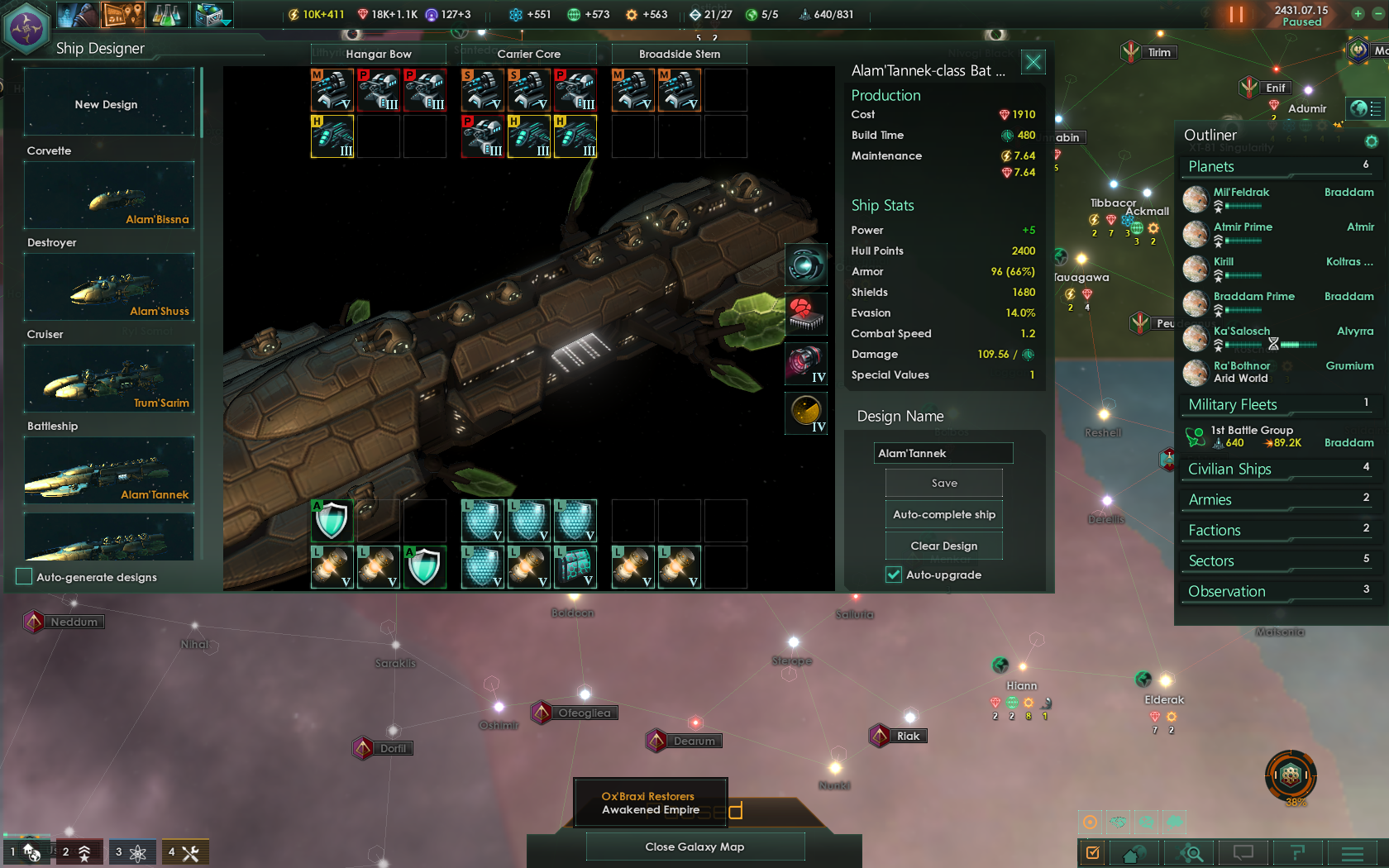Pick the Broadside Stern section

pyautogui.click(x=680, y=54)
